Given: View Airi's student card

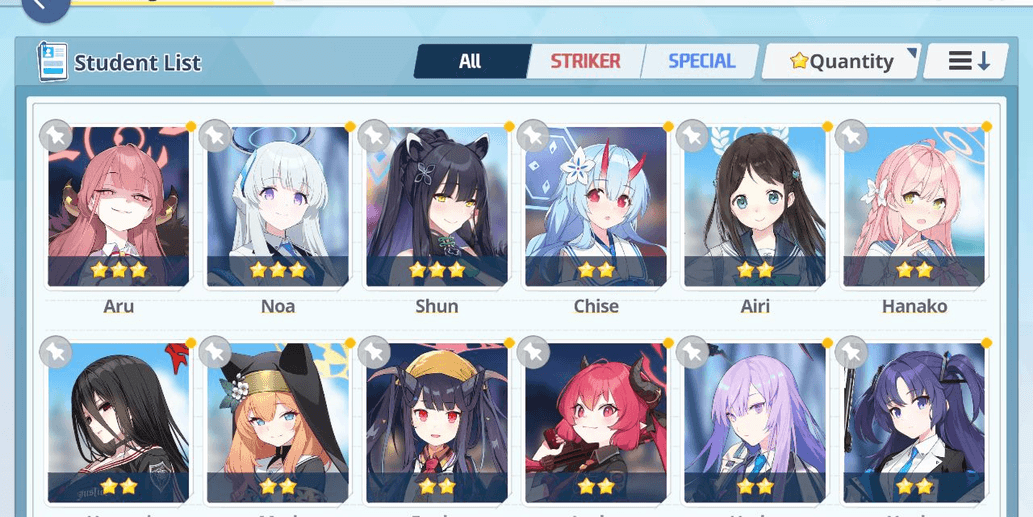Looking at the screenshot, I should [755, 207].
